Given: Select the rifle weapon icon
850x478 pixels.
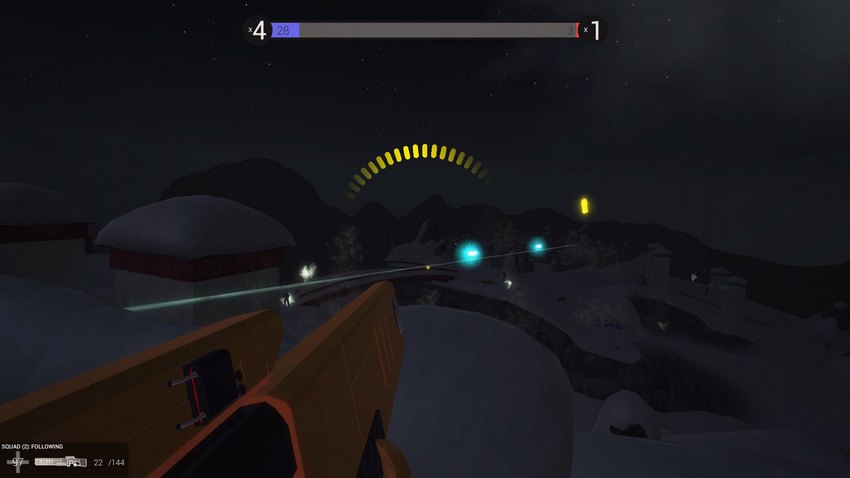Looking at the screenshot, I should pos(61,462).
